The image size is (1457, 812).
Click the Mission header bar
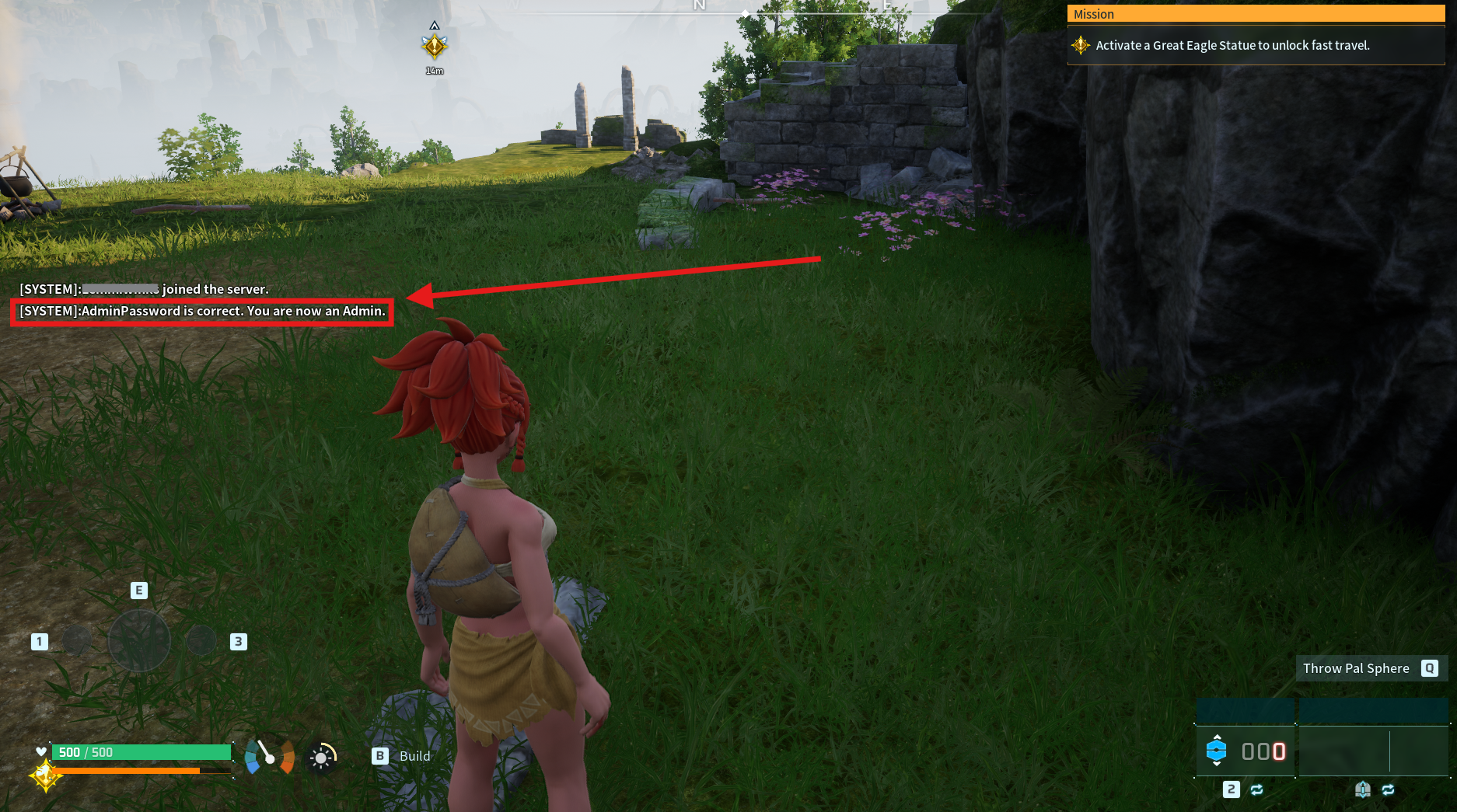tap(1255, 14)
